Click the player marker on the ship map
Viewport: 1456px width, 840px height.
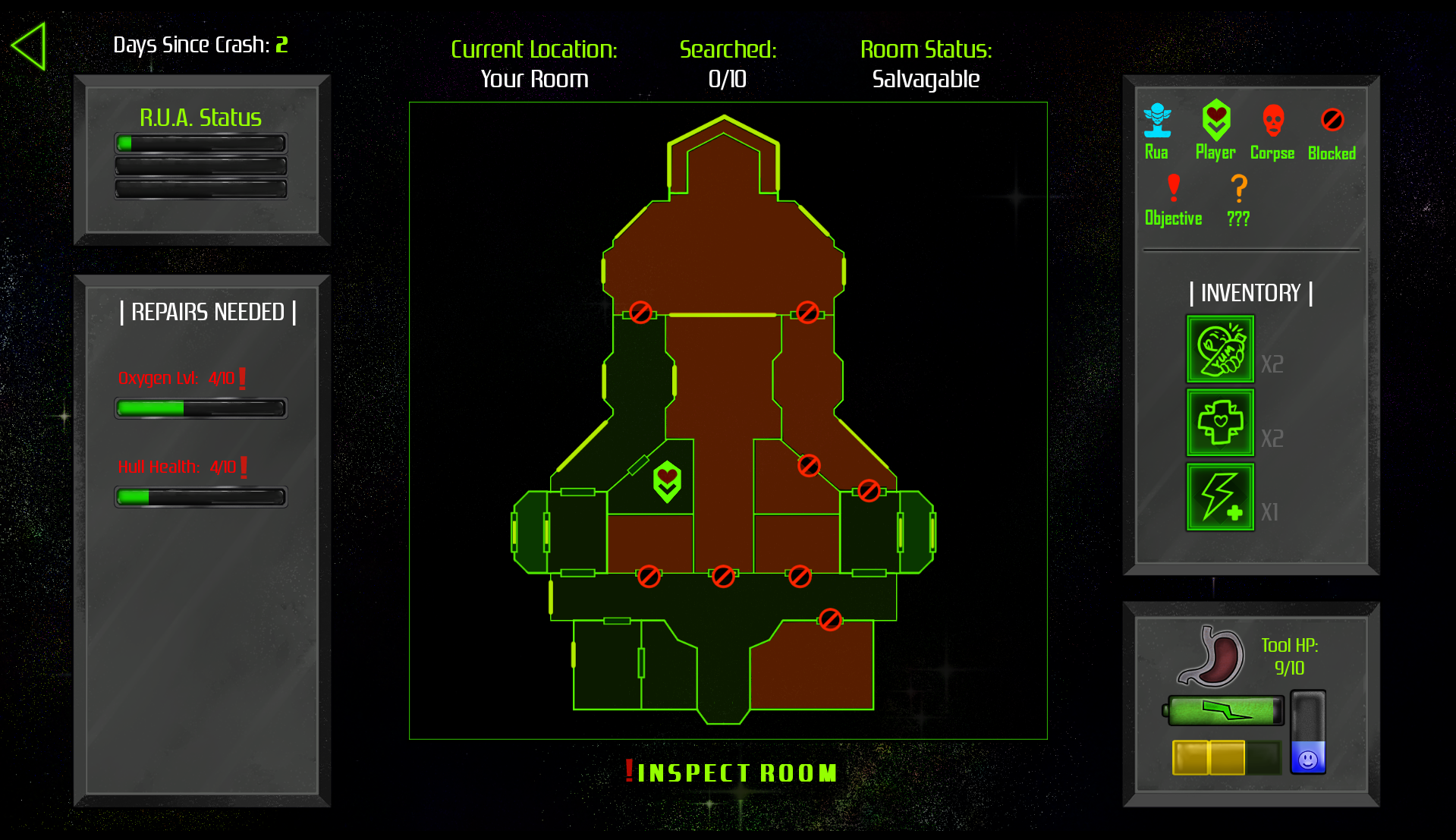tap(665, 480)
